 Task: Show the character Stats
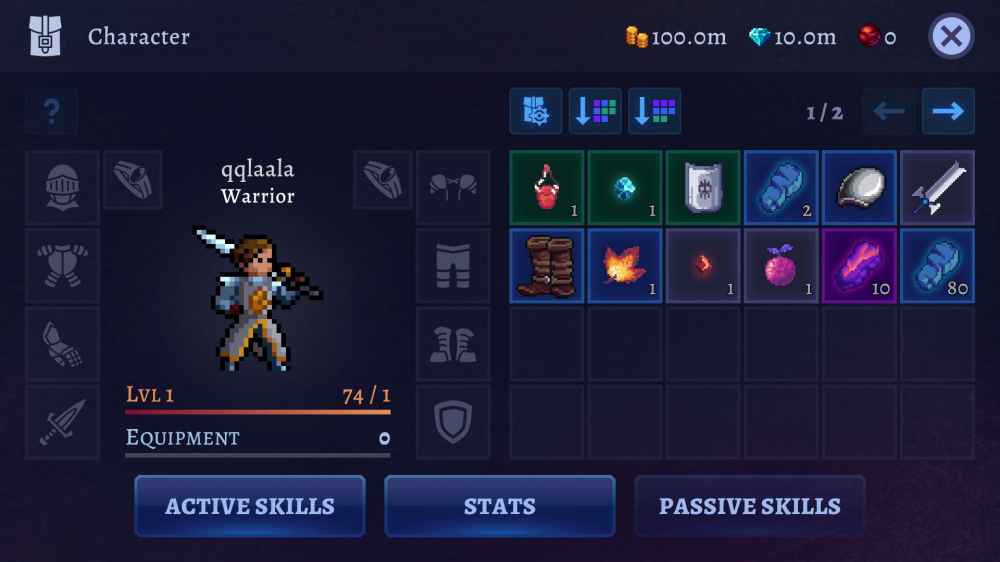pos(500,506)
